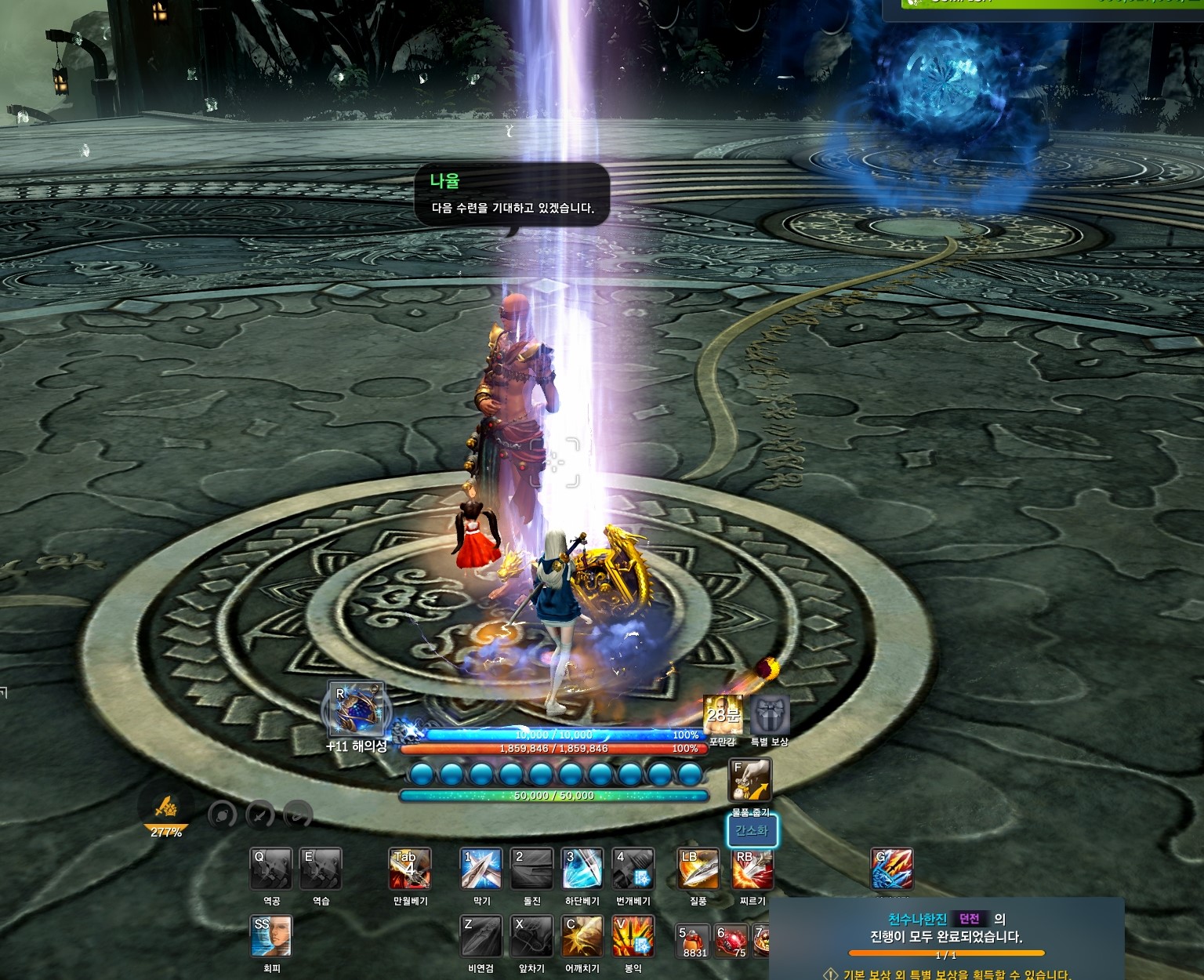Viewport: 1204px width, 980px height.
Task: Activate the 역공 skill icon
Action: 271,869
